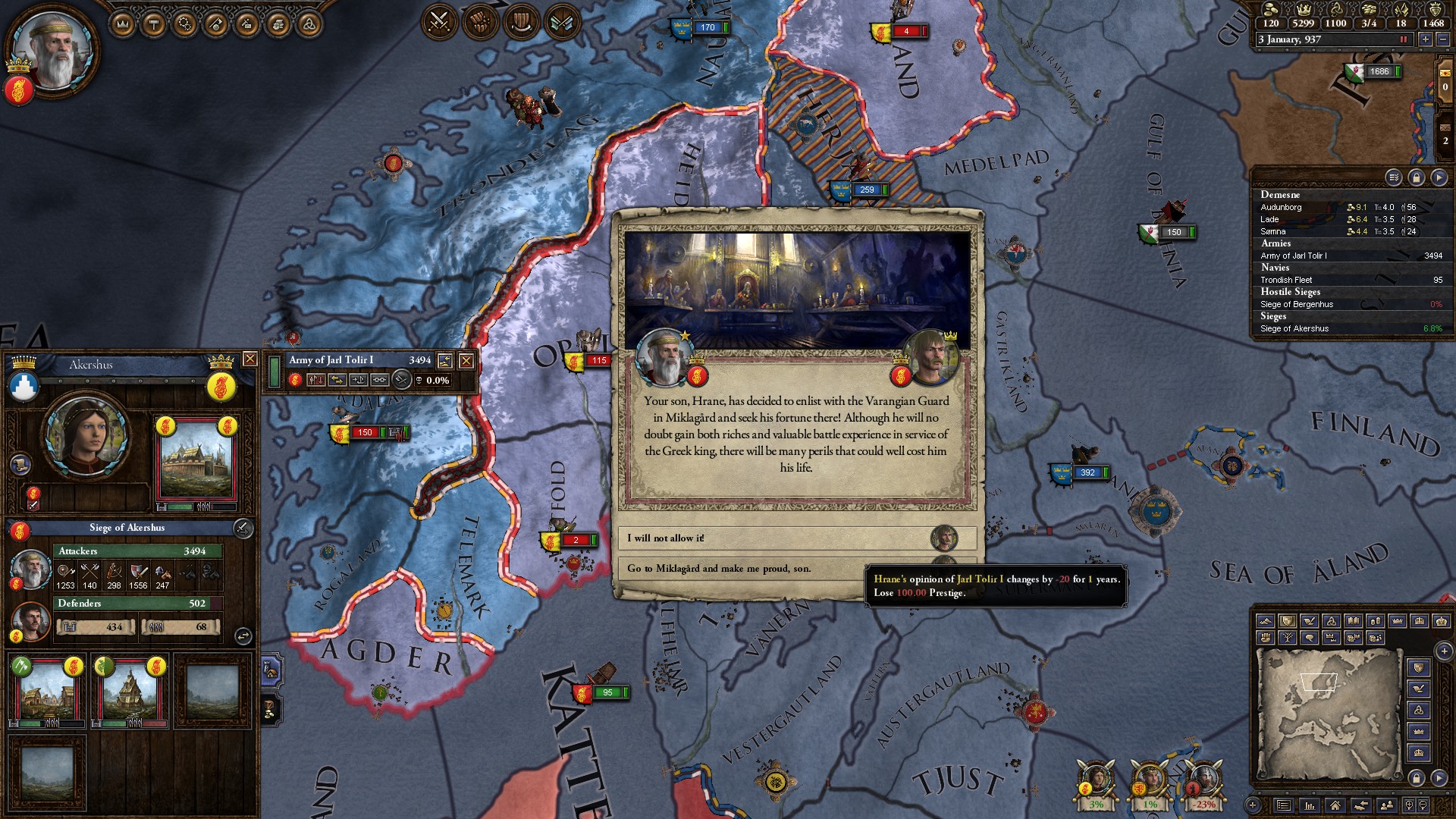Switch to terrain mapmode above the minimap
Screen dimensions: 1456x819
1265,620
